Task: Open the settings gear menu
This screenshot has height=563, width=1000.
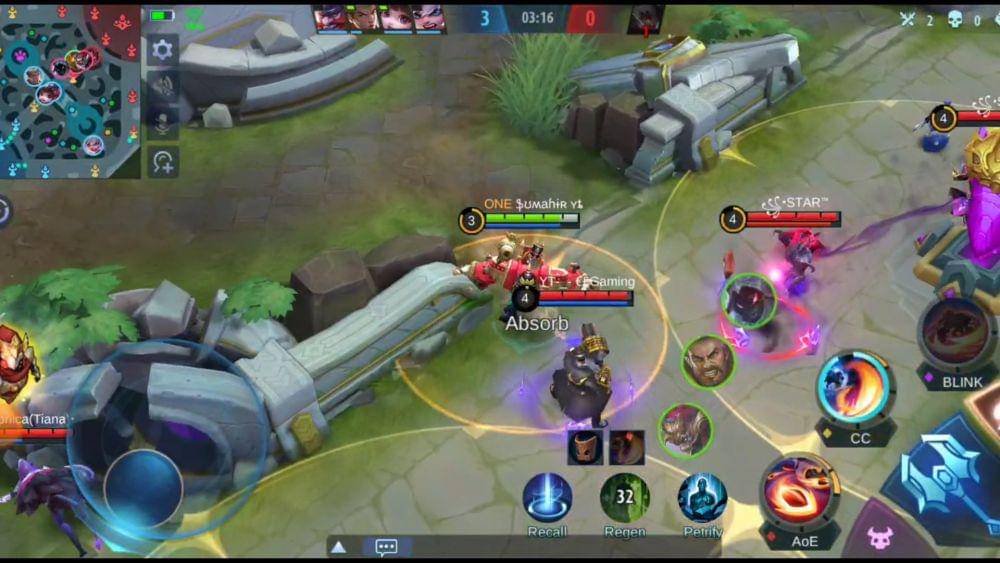Action: click(x=162, y=49)
